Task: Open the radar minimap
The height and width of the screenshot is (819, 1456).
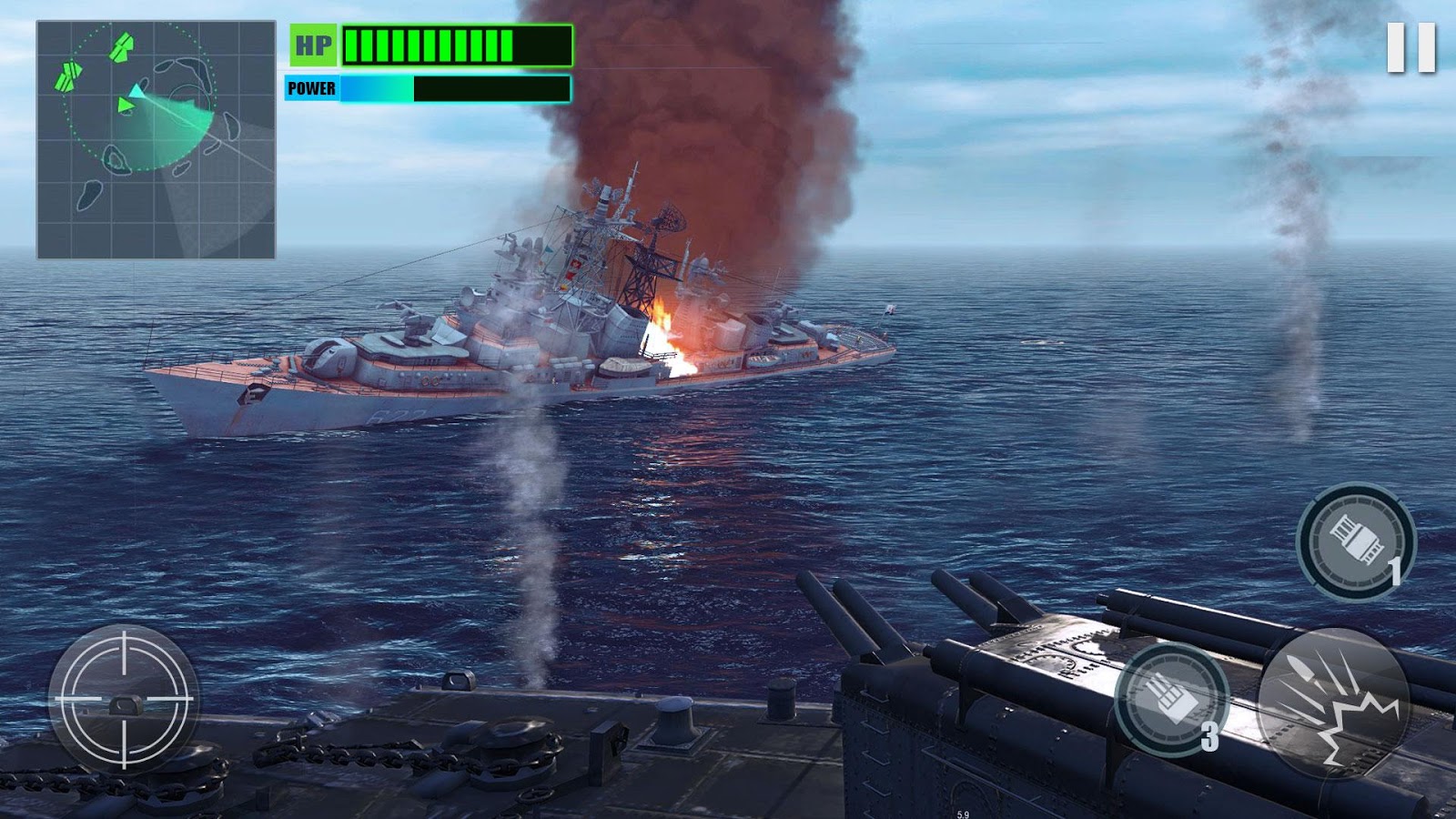Action: (x=156, y=140)
